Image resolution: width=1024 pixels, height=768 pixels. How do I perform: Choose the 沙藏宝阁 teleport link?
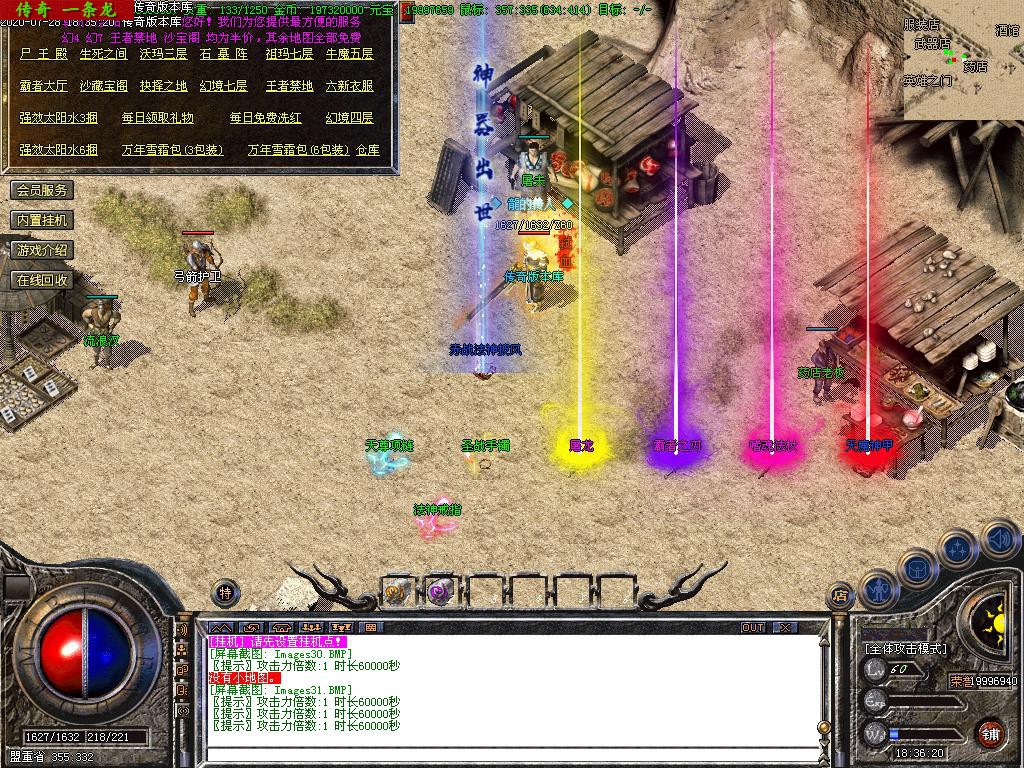coord(103,86)
